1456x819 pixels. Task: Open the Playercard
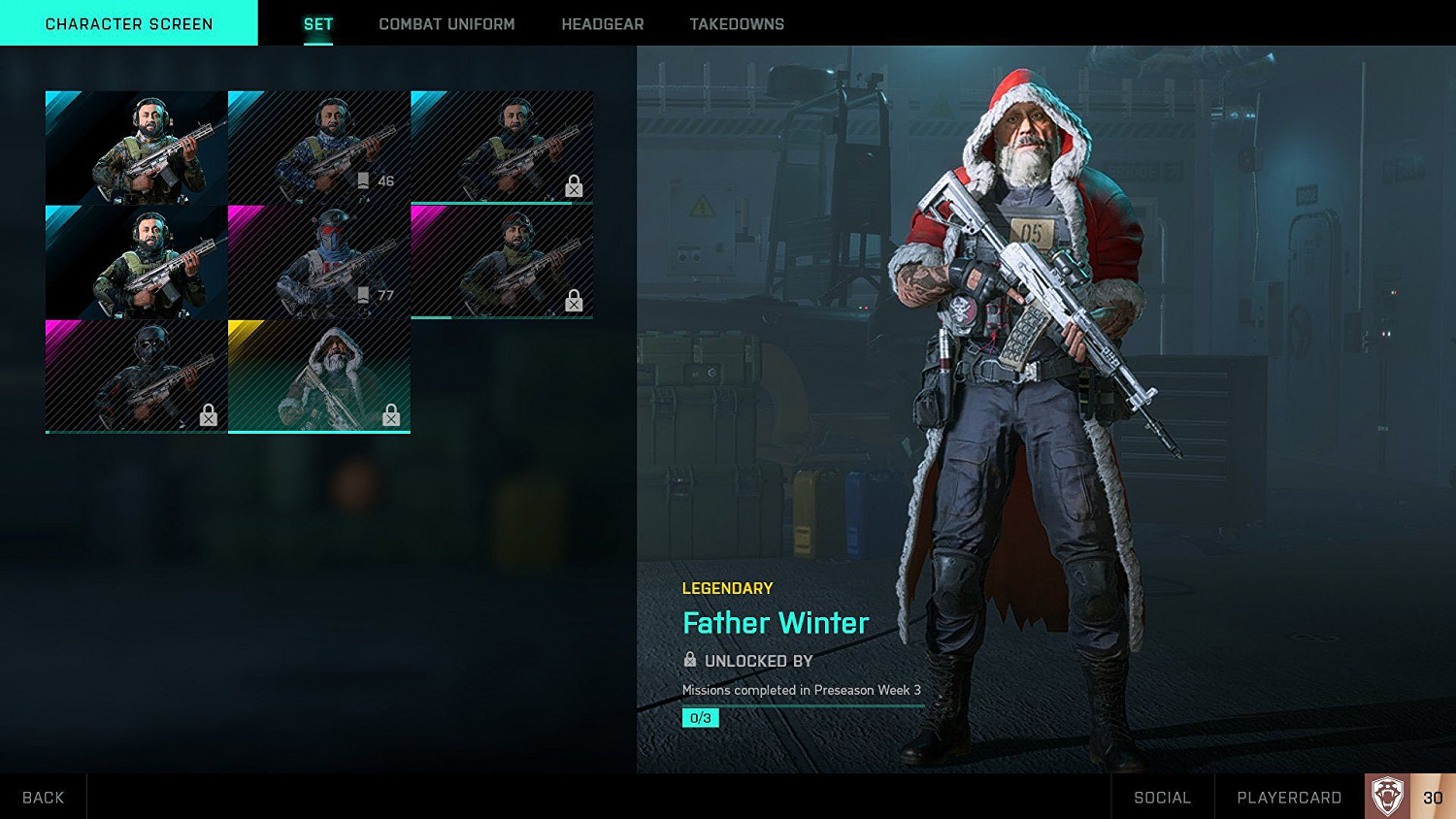pos(1288,797)
